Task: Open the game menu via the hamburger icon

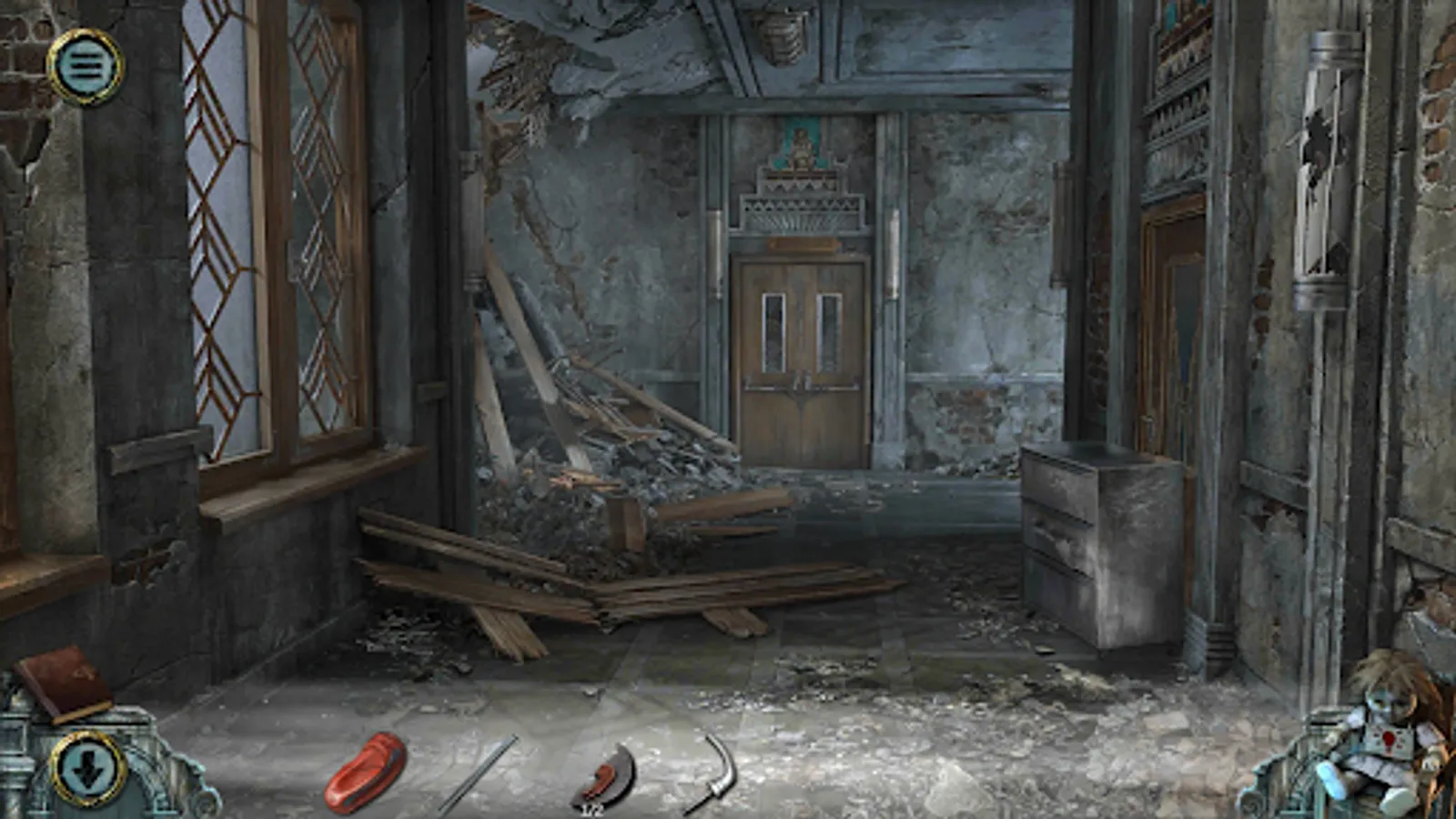Action: pos(86,66)
